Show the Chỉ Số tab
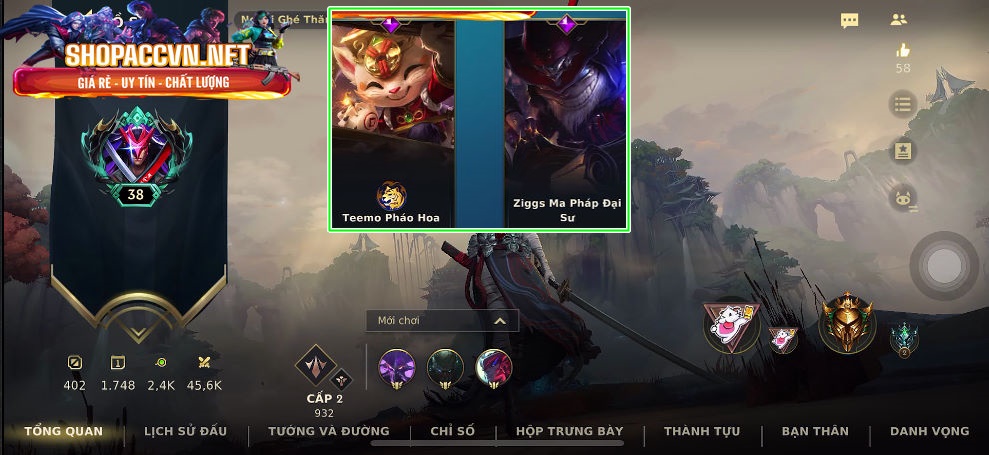The image size is (989, 455). coord(452,431)
